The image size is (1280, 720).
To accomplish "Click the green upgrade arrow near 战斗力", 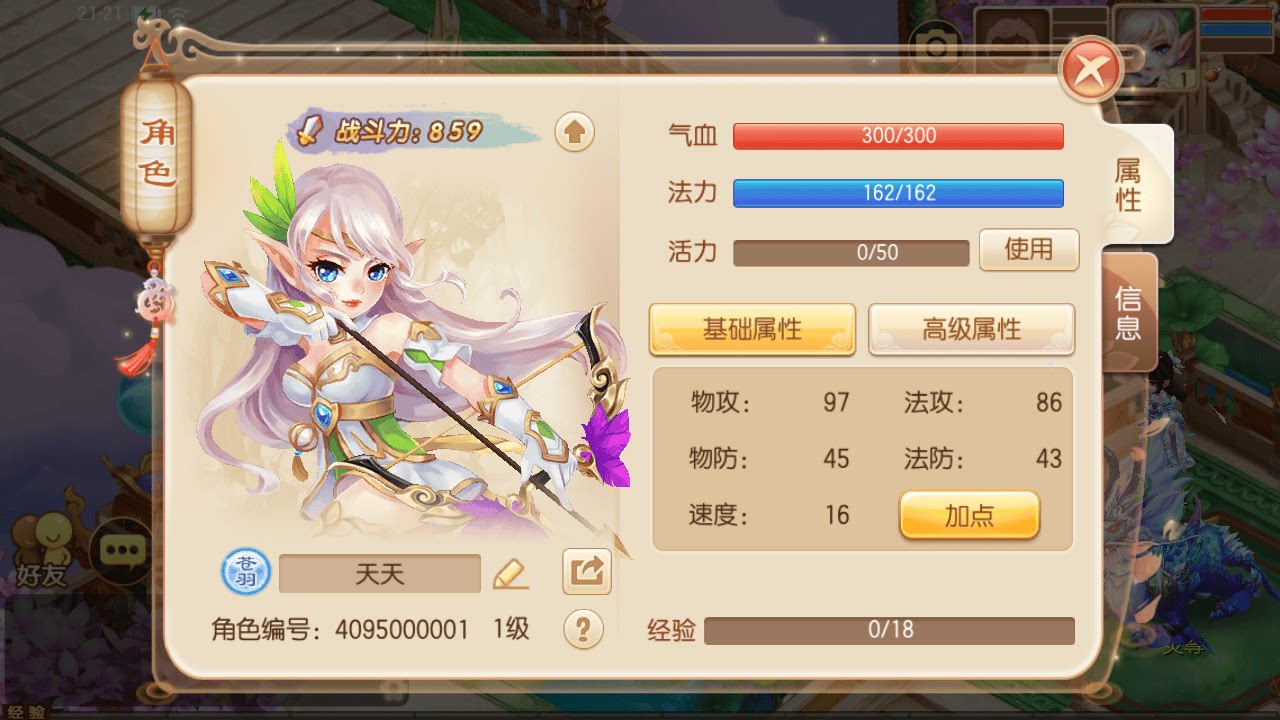I will 573,131.
